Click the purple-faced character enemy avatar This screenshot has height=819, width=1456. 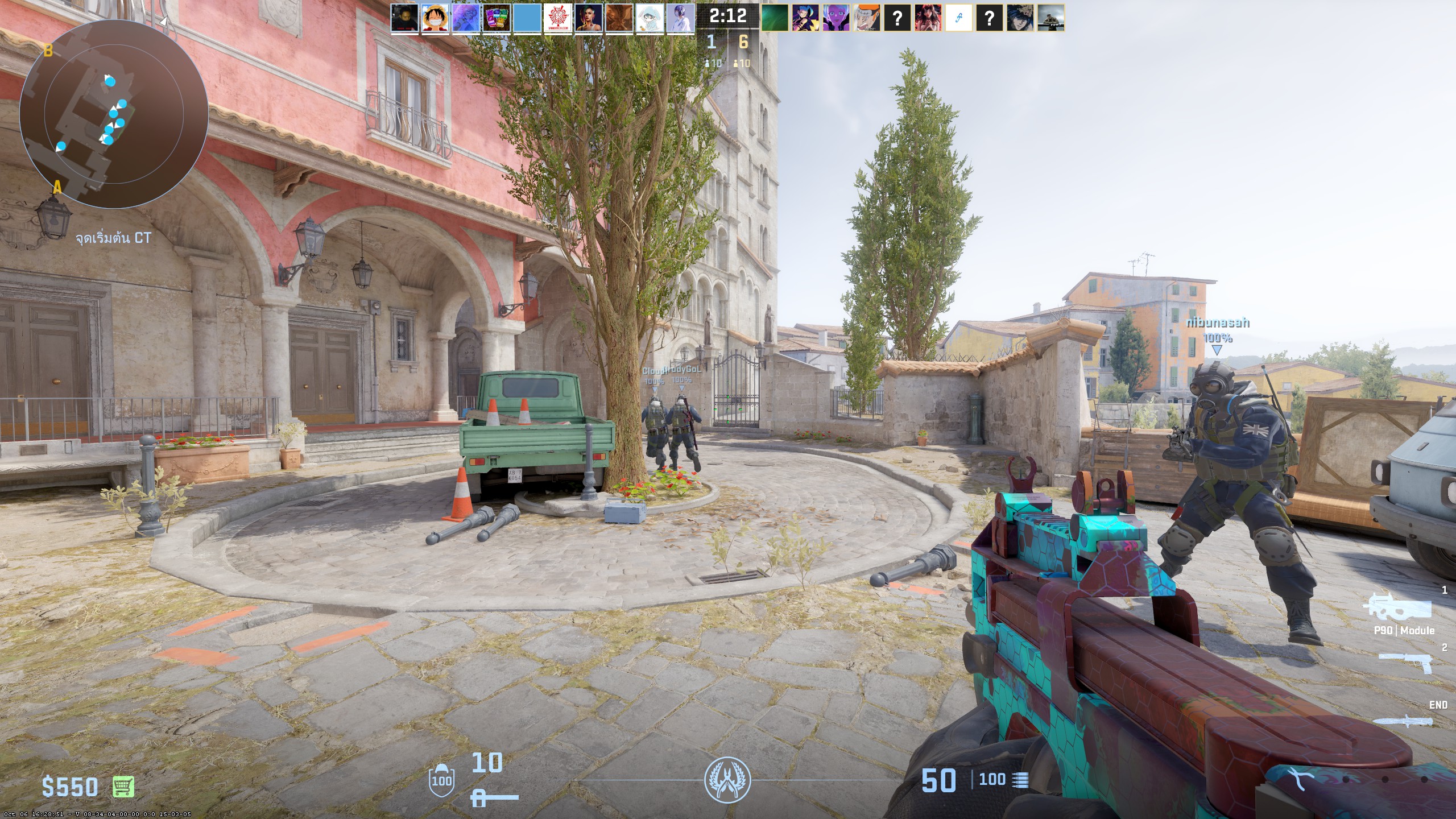[836, 18]
